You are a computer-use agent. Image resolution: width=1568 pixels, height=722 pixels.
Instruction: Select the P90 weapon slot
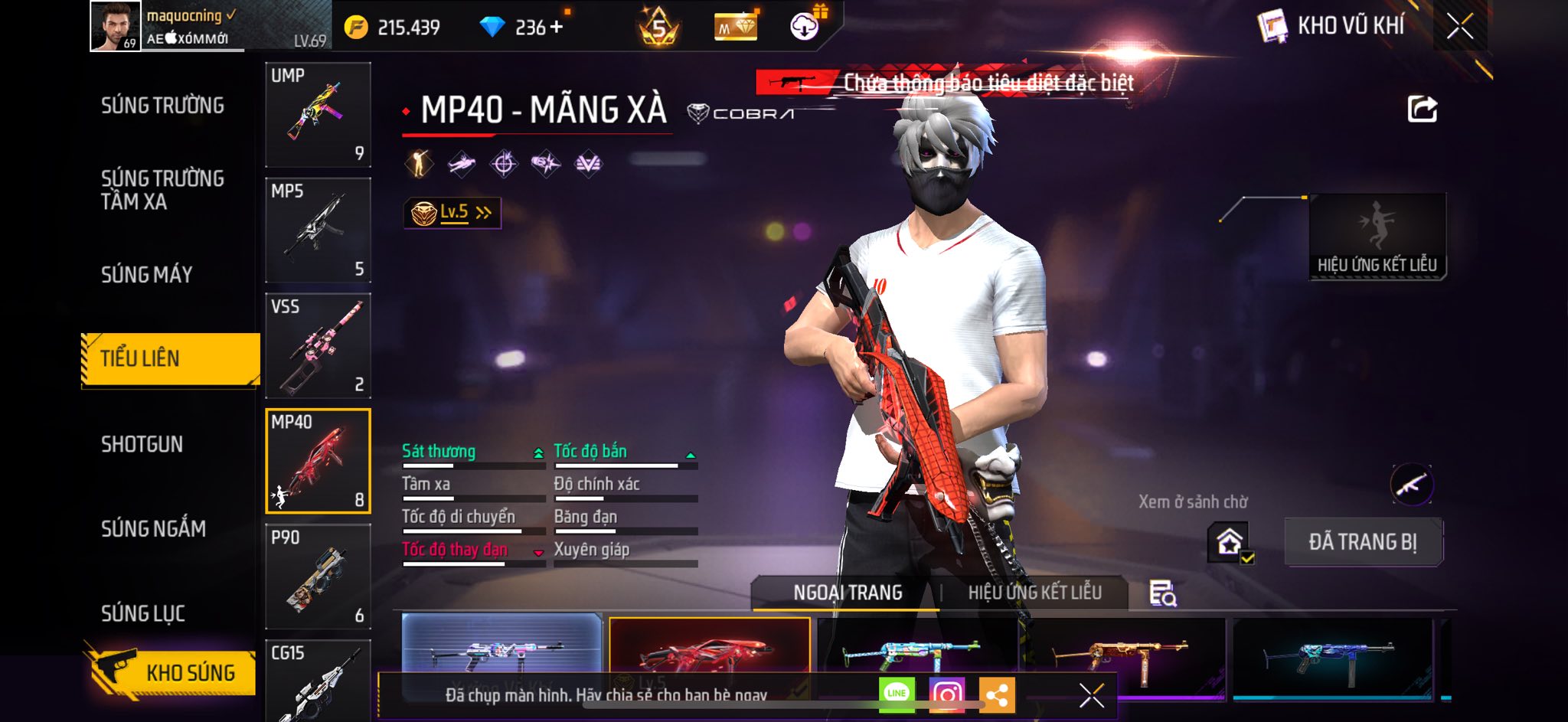318,577
